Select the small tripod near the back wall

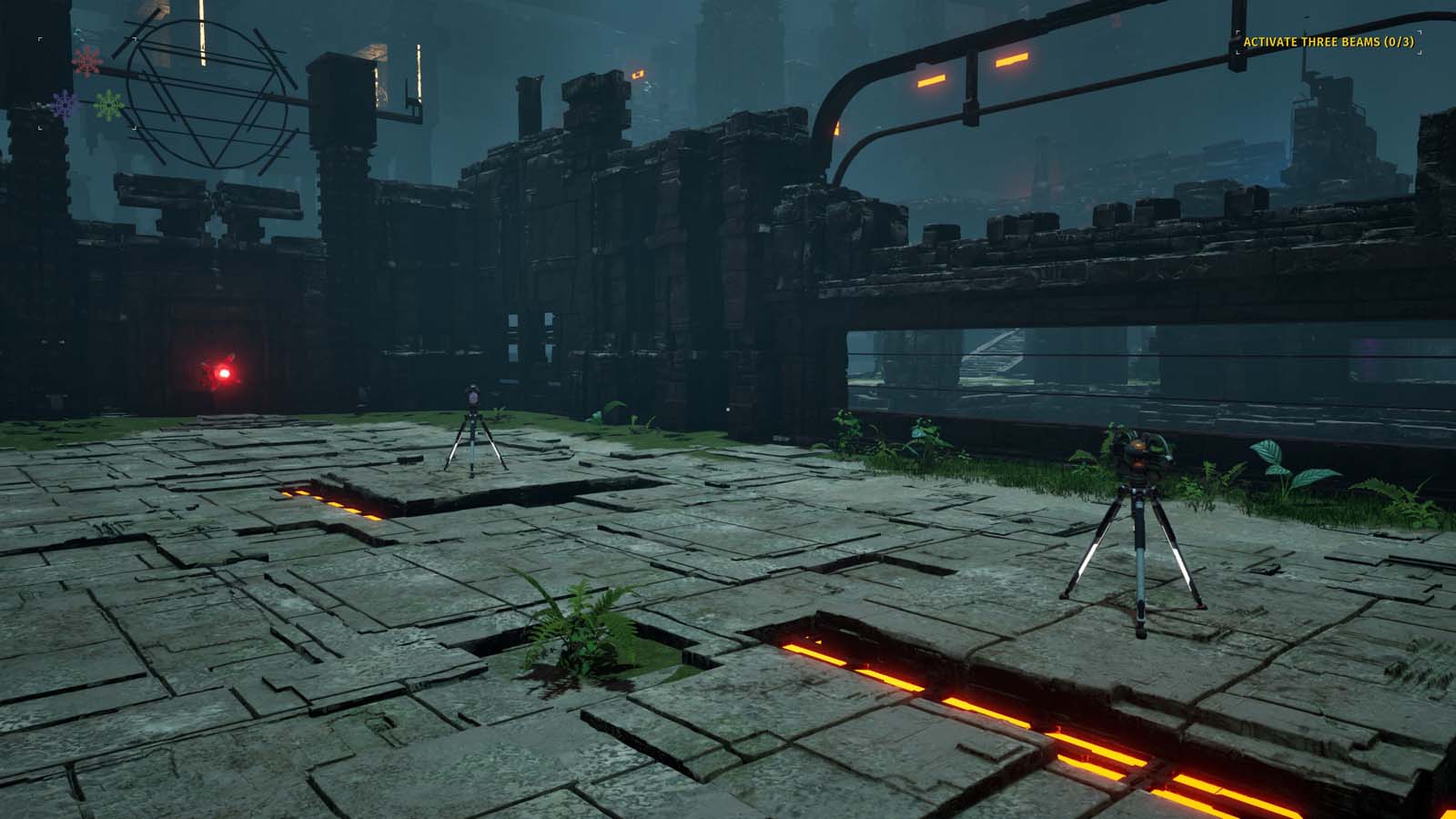[472, 428]
